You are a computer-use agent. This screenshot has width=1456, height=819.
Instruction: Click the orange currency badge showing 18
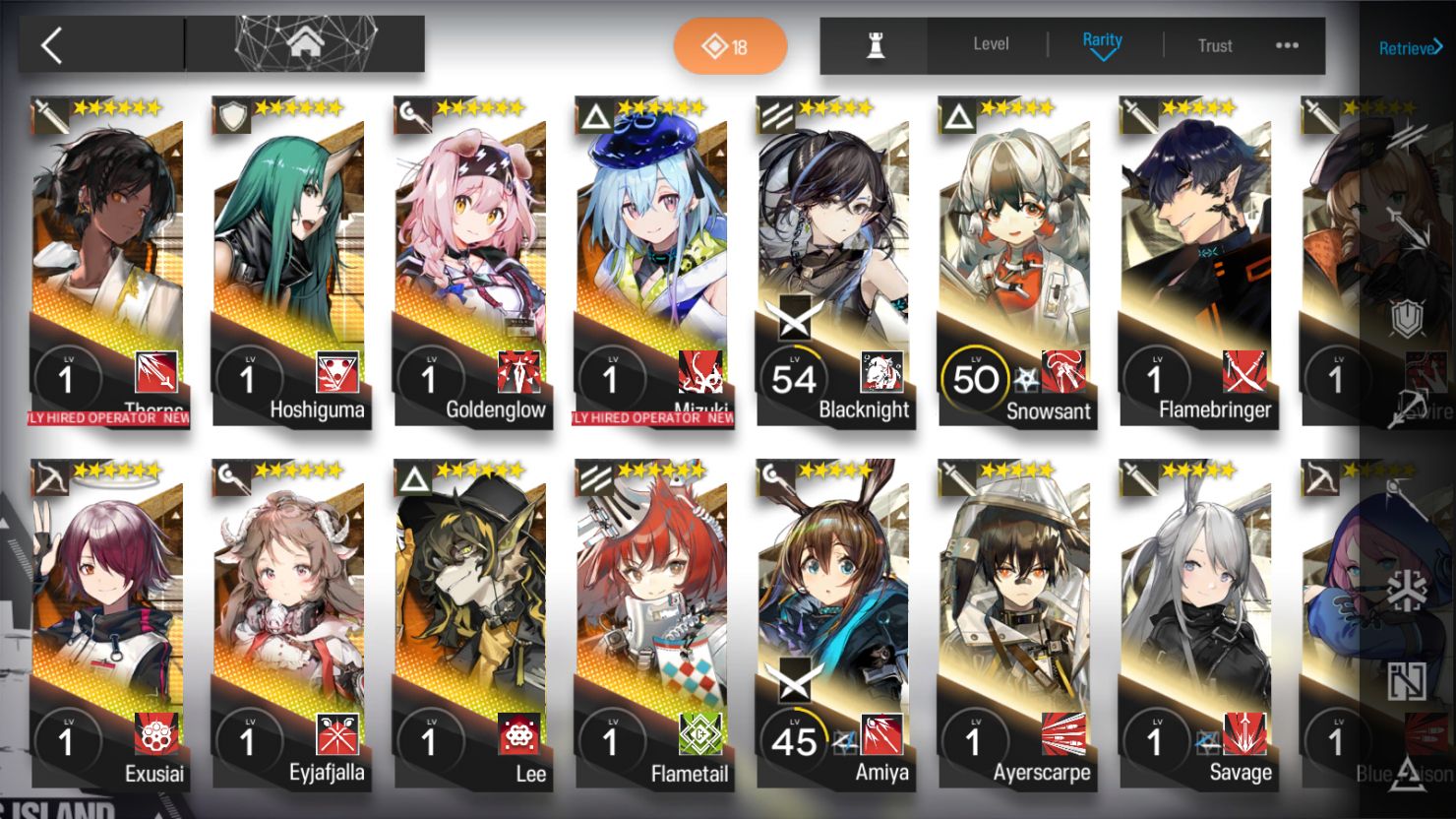(x=730, y=45)
